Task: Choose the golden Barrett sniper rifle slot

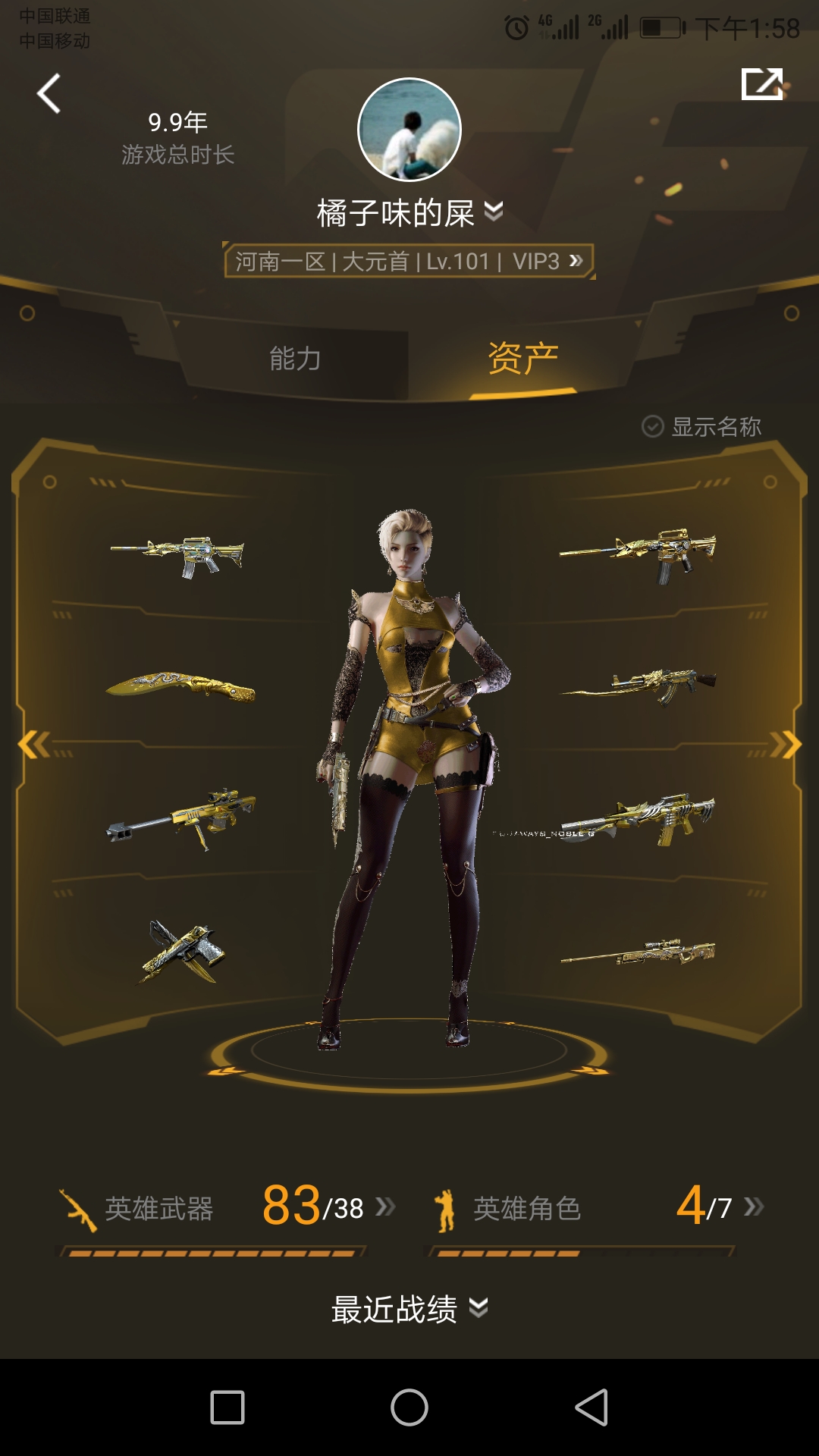Action: pyautogui.click(x=180, y=817)
